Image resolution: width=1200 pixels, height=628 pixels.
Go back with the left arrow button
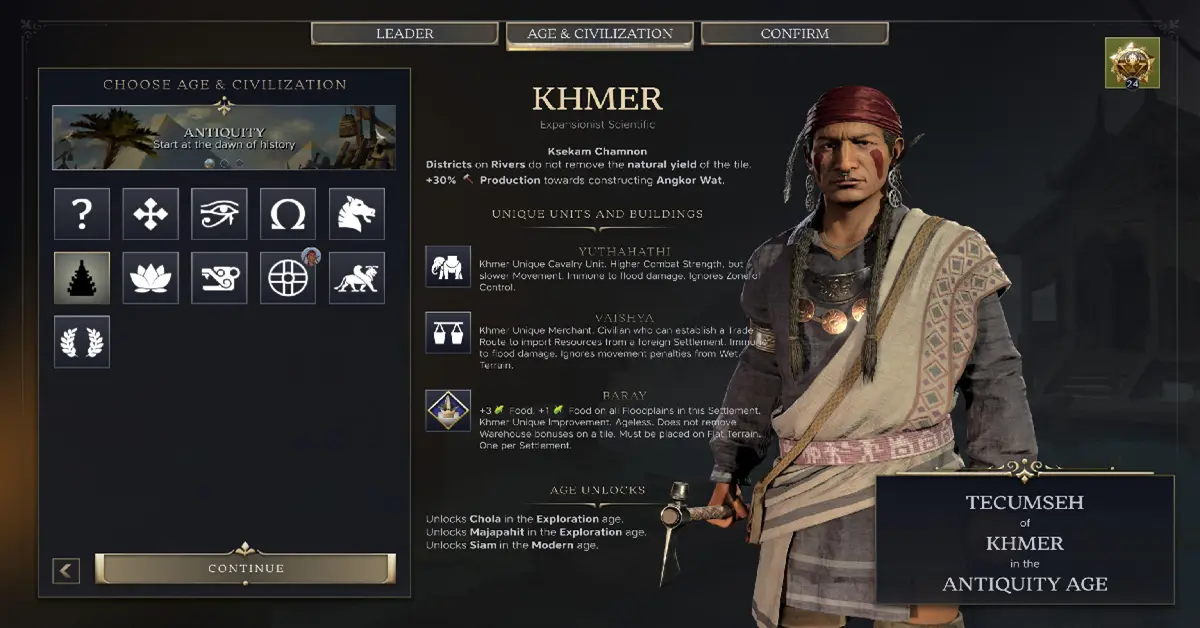(66, 571)
